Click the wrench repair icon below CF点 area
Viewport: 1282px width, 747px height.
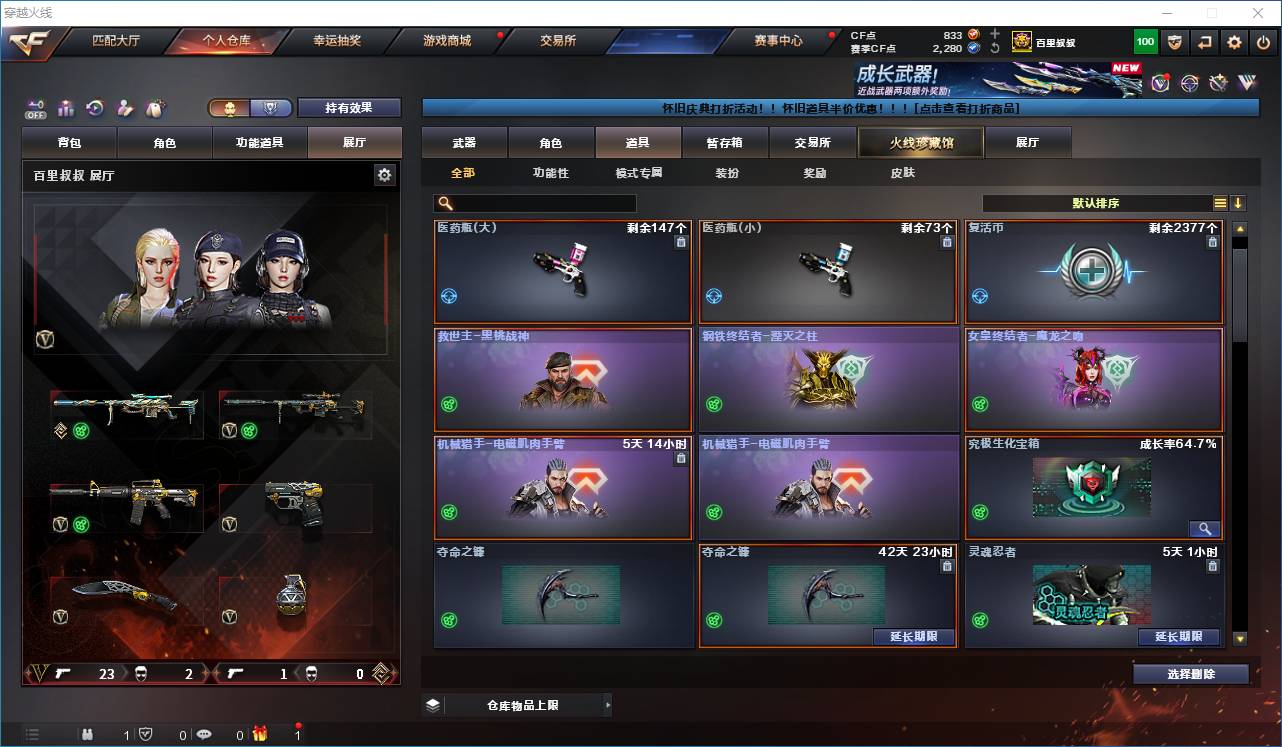click(1218, 85)
